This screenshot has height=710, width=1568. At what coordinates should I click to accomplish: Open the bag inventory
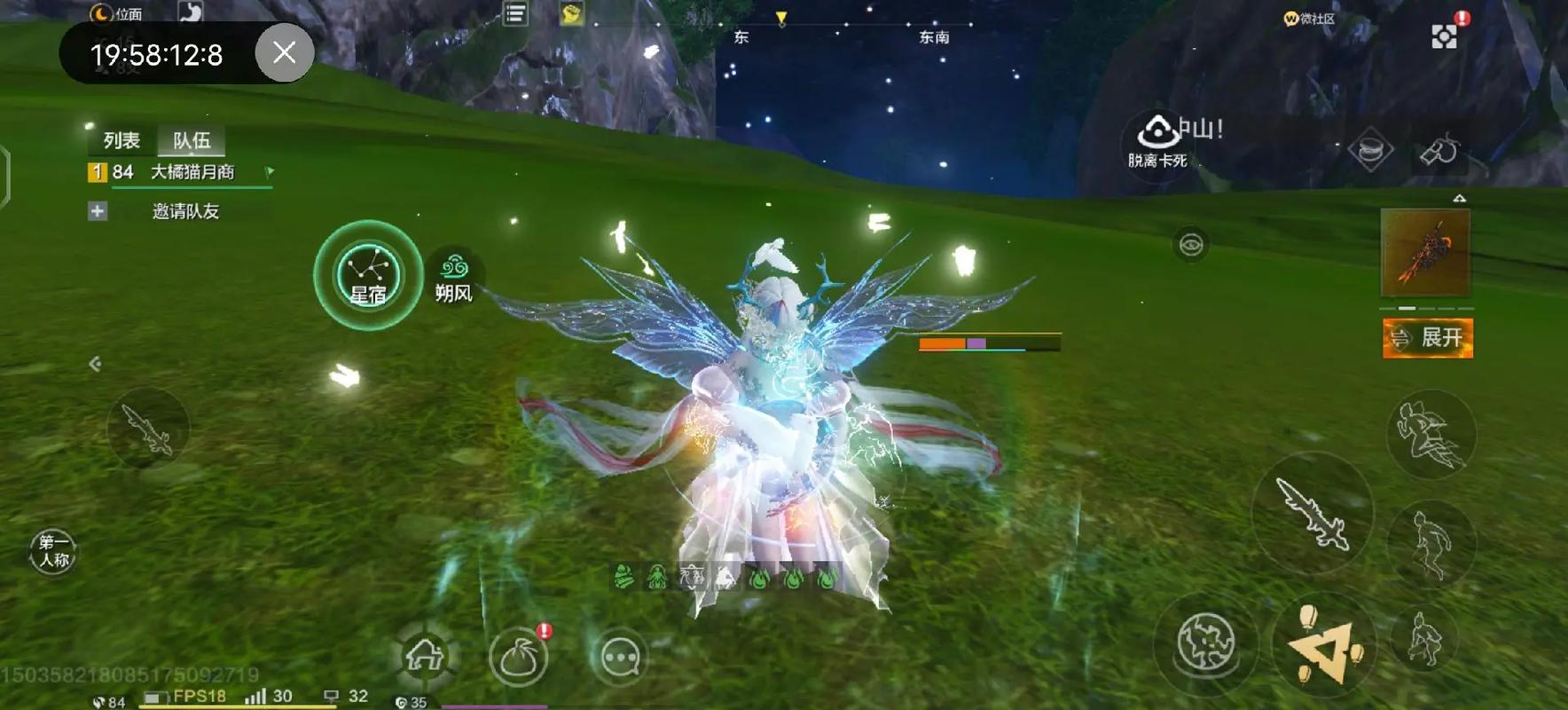519,658
